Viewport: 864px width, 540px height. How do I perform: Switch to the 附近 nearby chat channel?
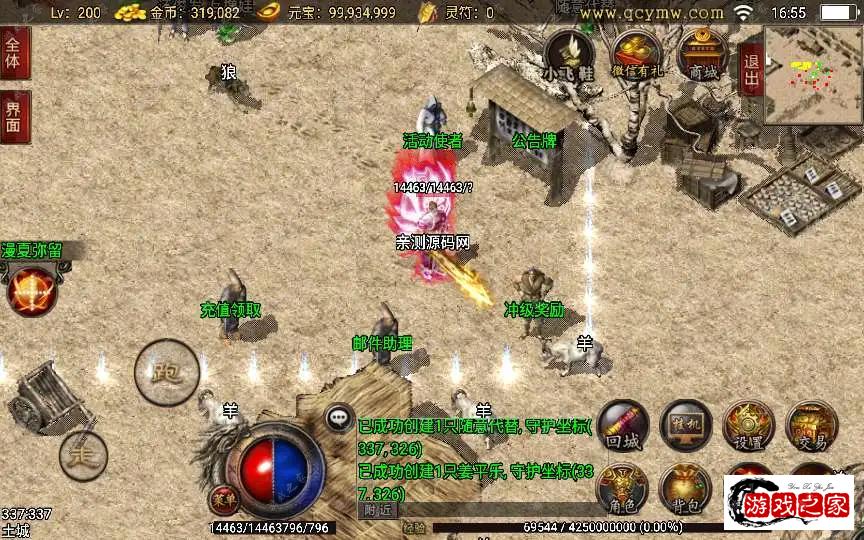[376, 510]
